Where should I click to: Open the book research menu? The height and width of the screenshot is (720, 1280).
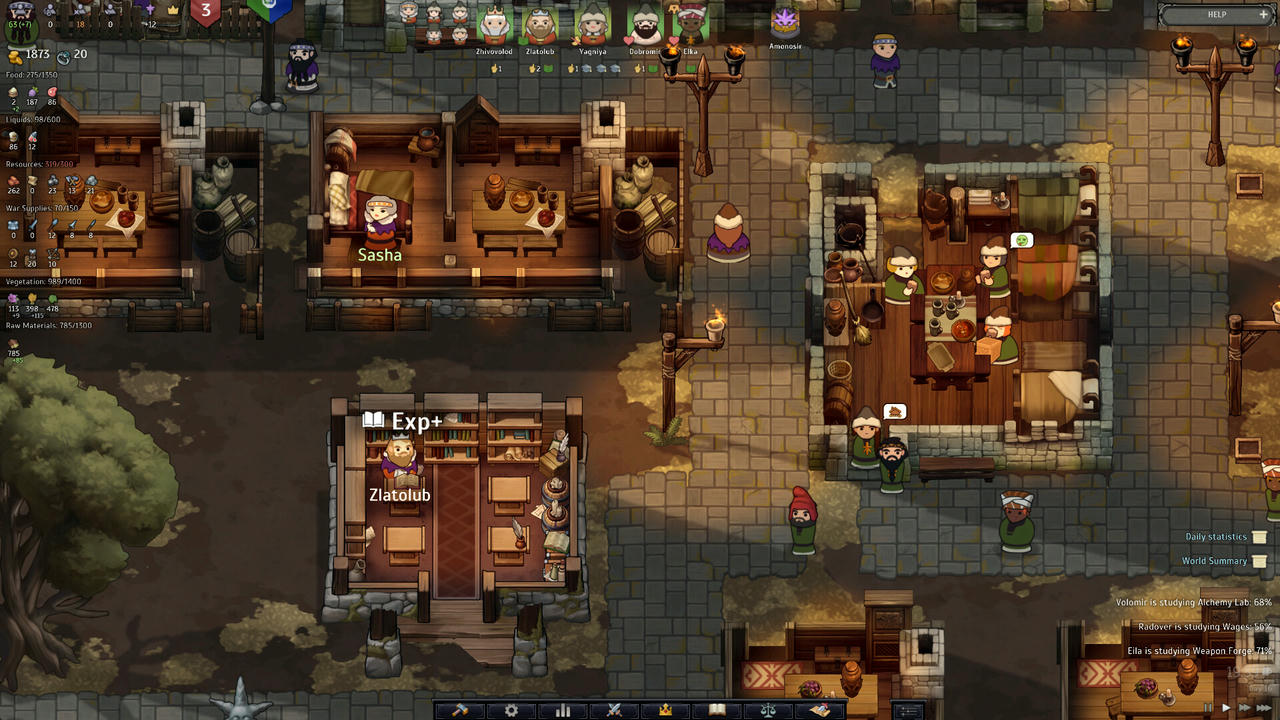coord(717,710)
